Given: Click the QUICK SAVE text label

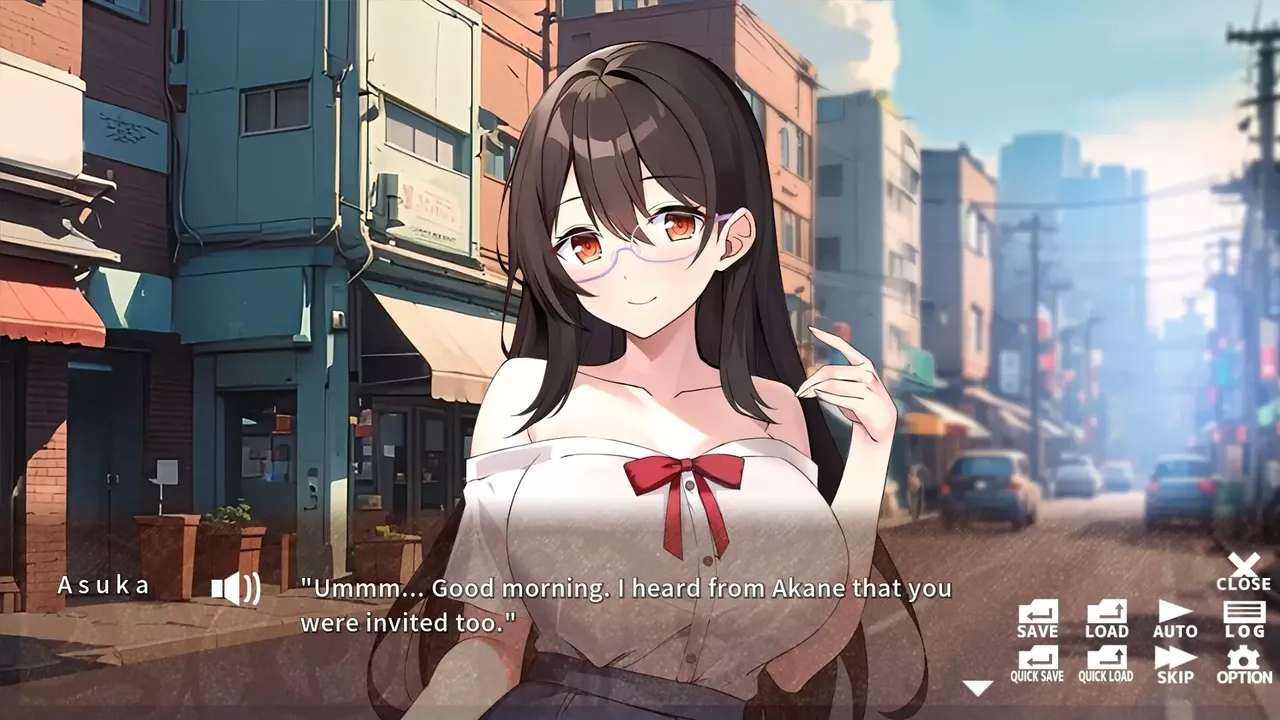Looking at the screenshot, I should pos(1036,675).
